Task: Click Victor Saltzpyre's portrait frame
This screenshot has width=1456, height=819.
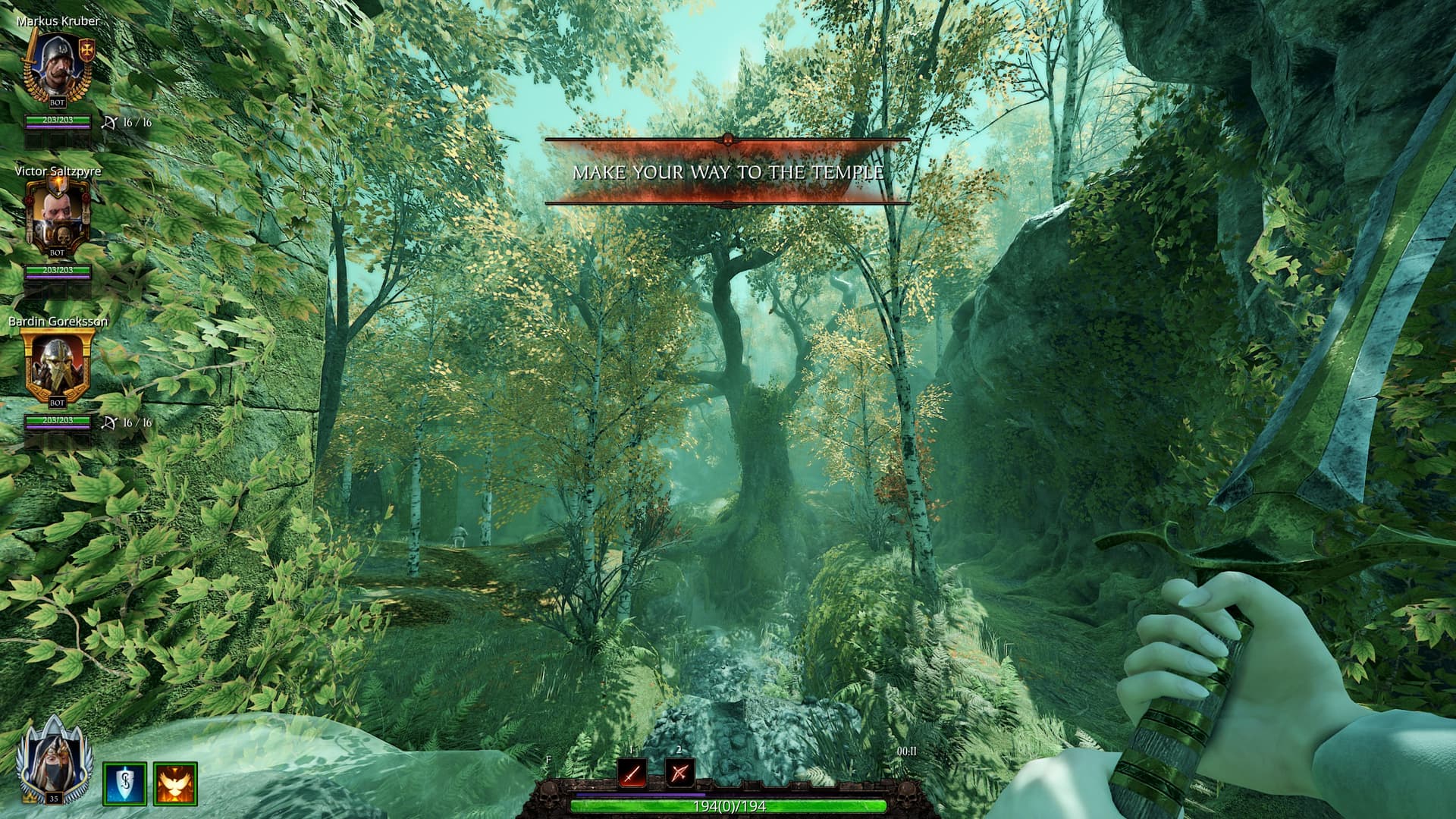Action: (58, 218)
